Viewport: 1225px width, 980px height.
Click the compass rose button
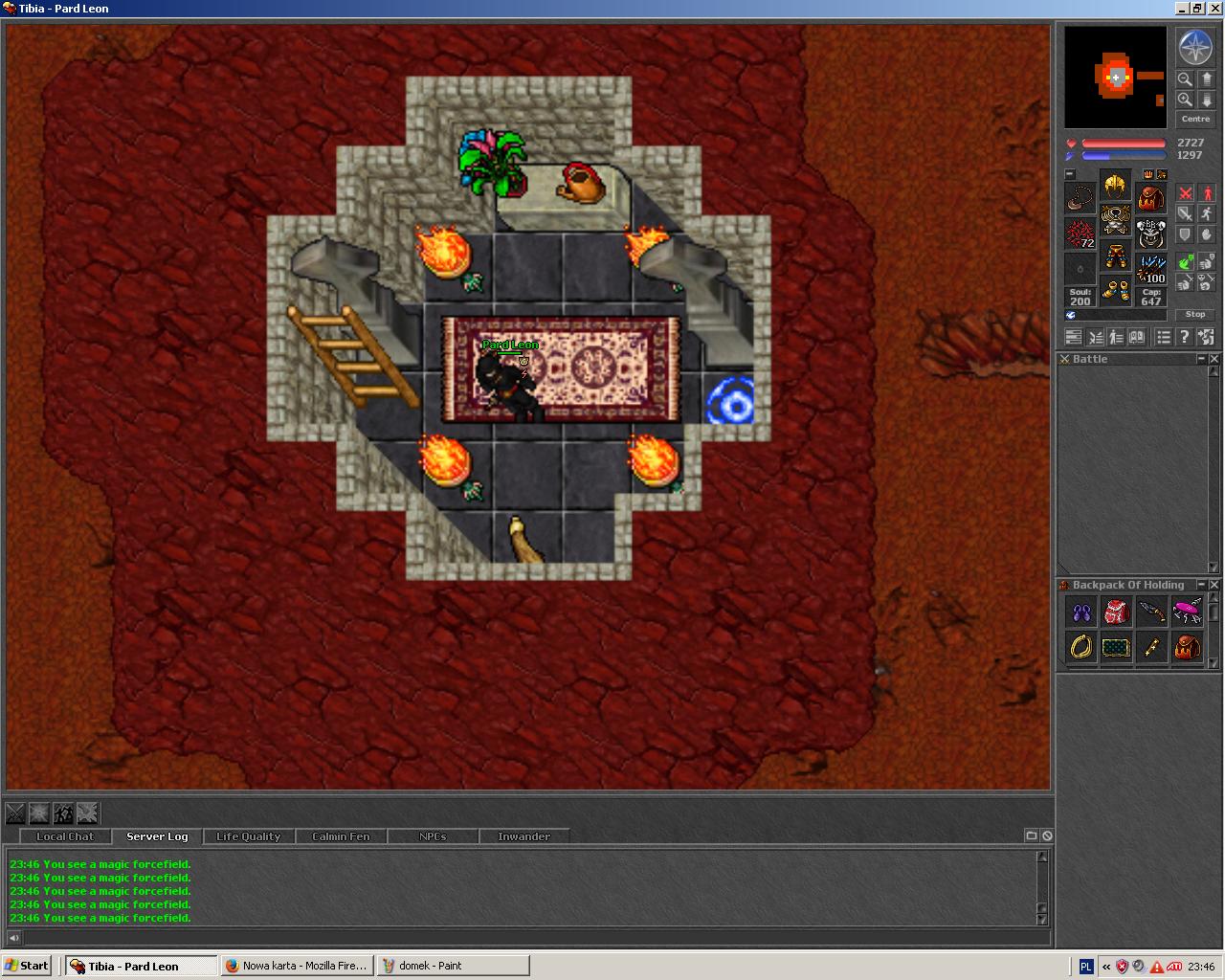(1195, 48)
